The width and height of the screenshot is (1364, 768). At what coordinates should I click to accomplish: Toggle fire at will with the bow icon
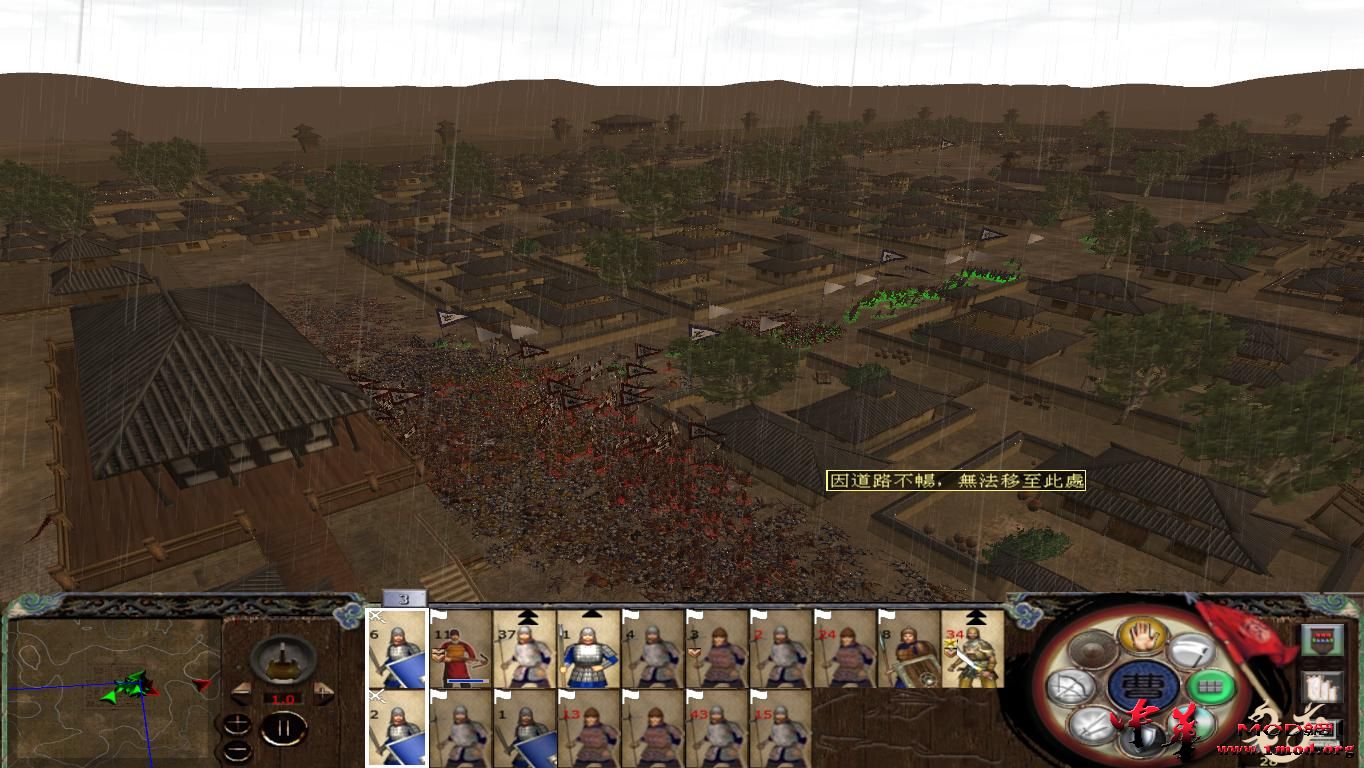pos(1070,685)
